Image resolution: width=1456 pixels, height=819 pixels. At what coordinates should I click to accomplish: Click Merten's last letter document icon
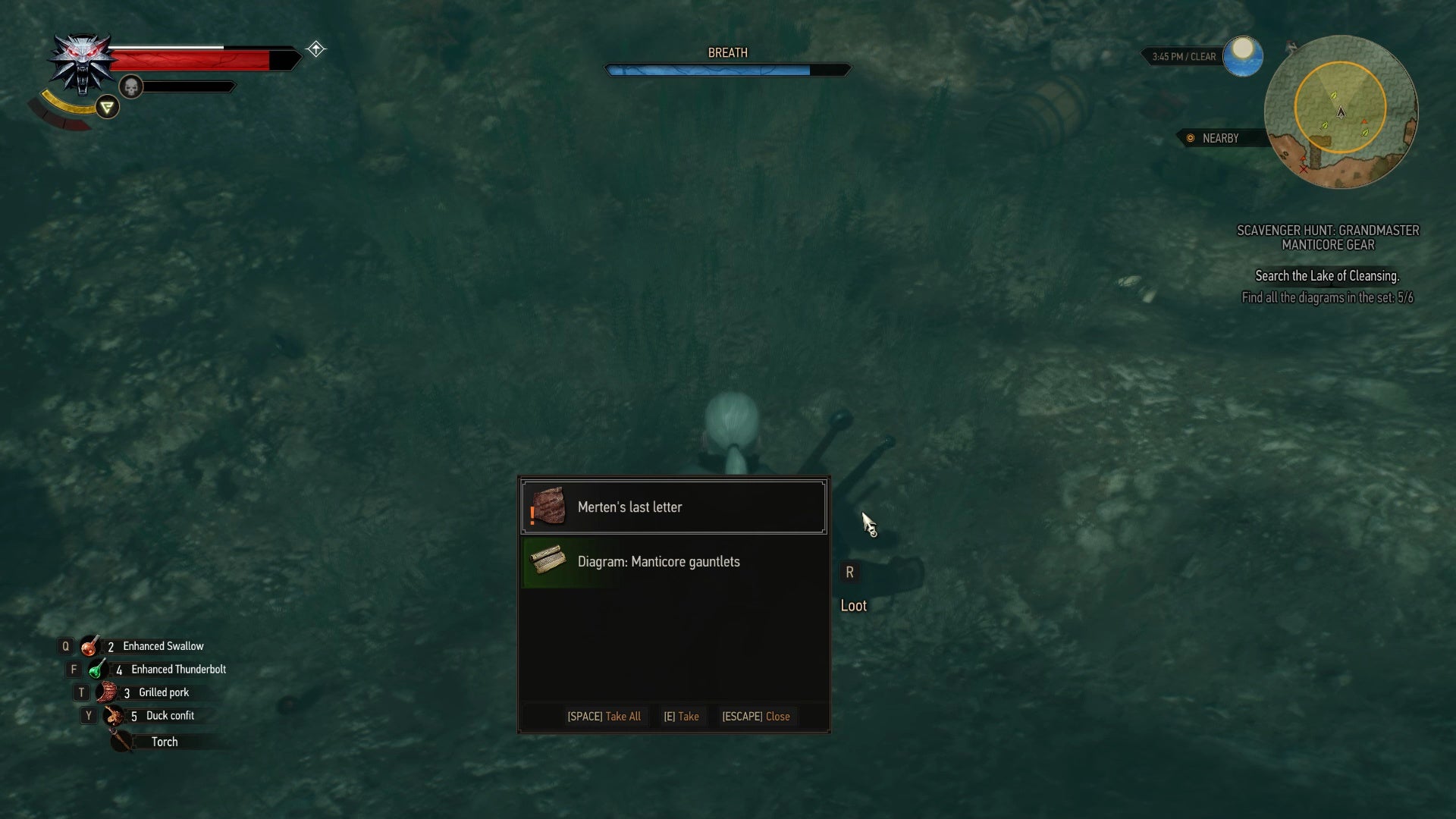click(551, 507)
